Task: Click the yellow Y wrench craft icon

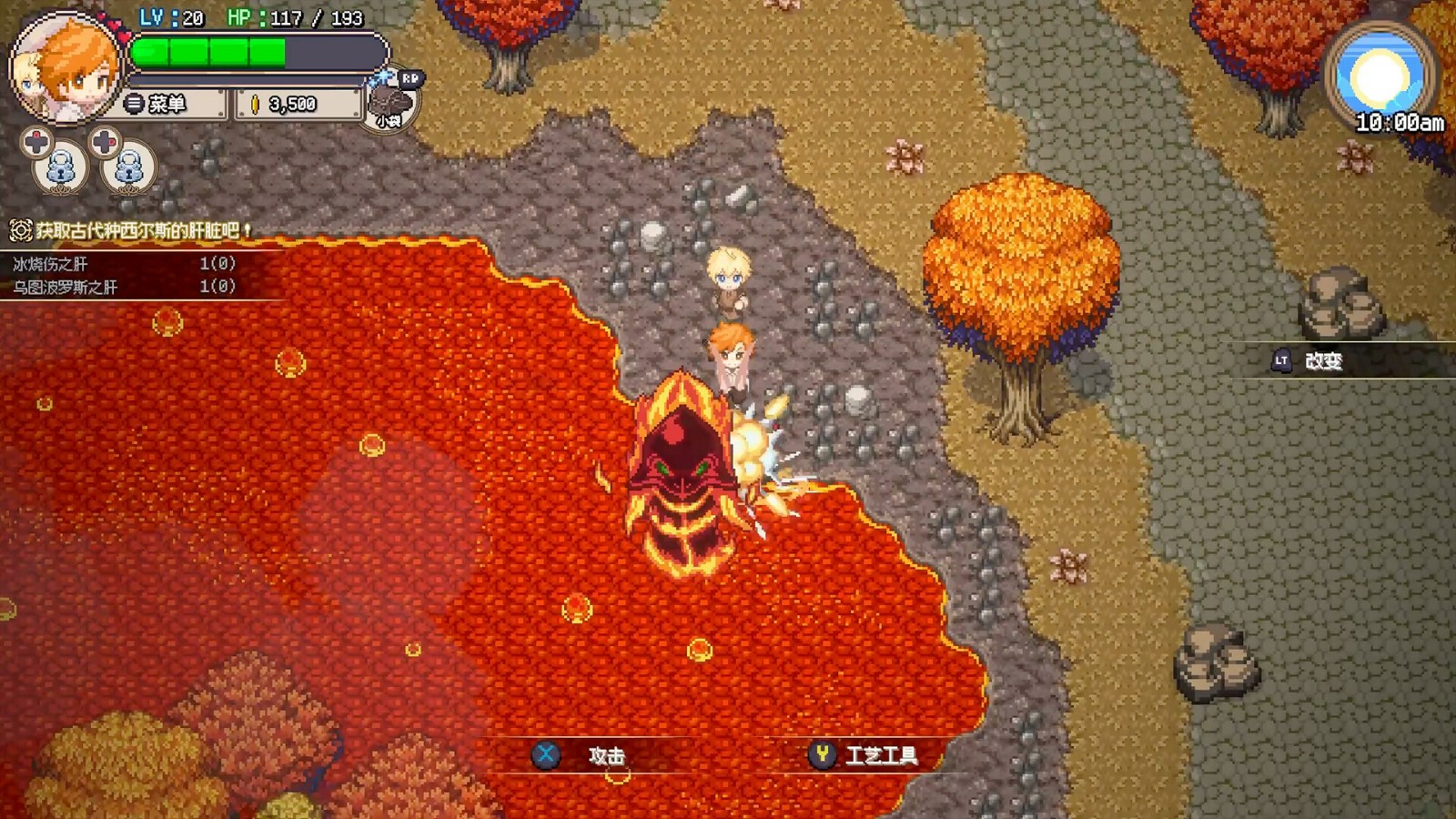Action: tap(821, 755)
